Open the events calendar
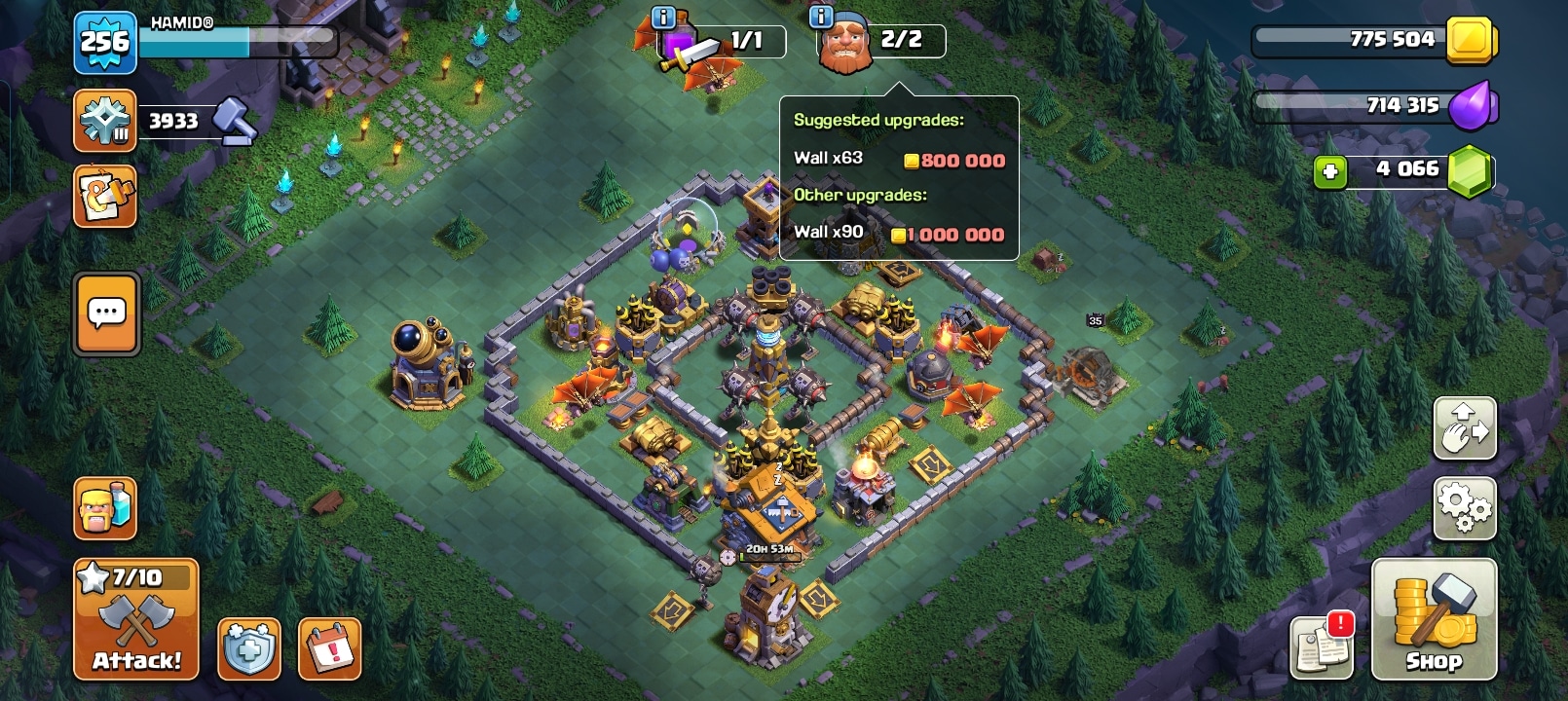The width and height of the screenshot is (1568, 701). pyautogui.click(x=329, y=648)
